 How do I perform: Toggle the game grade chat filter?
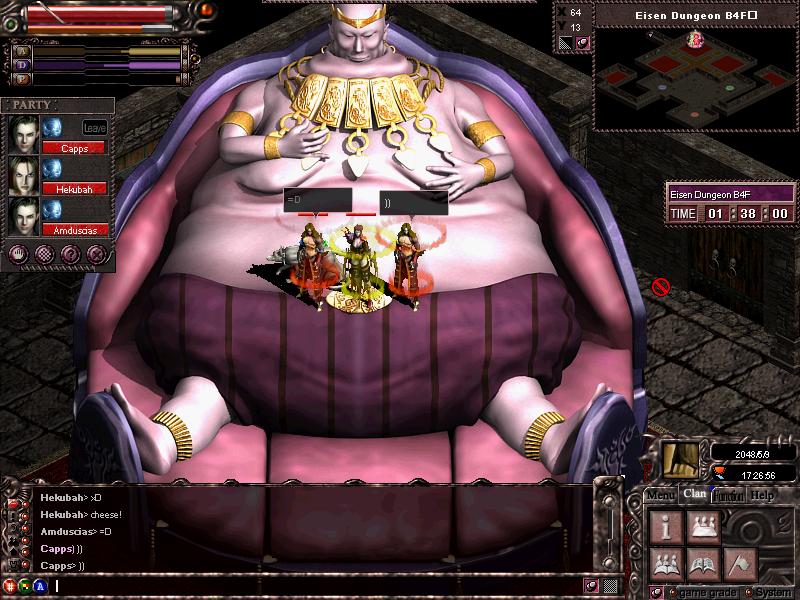(x=672, y=591)
